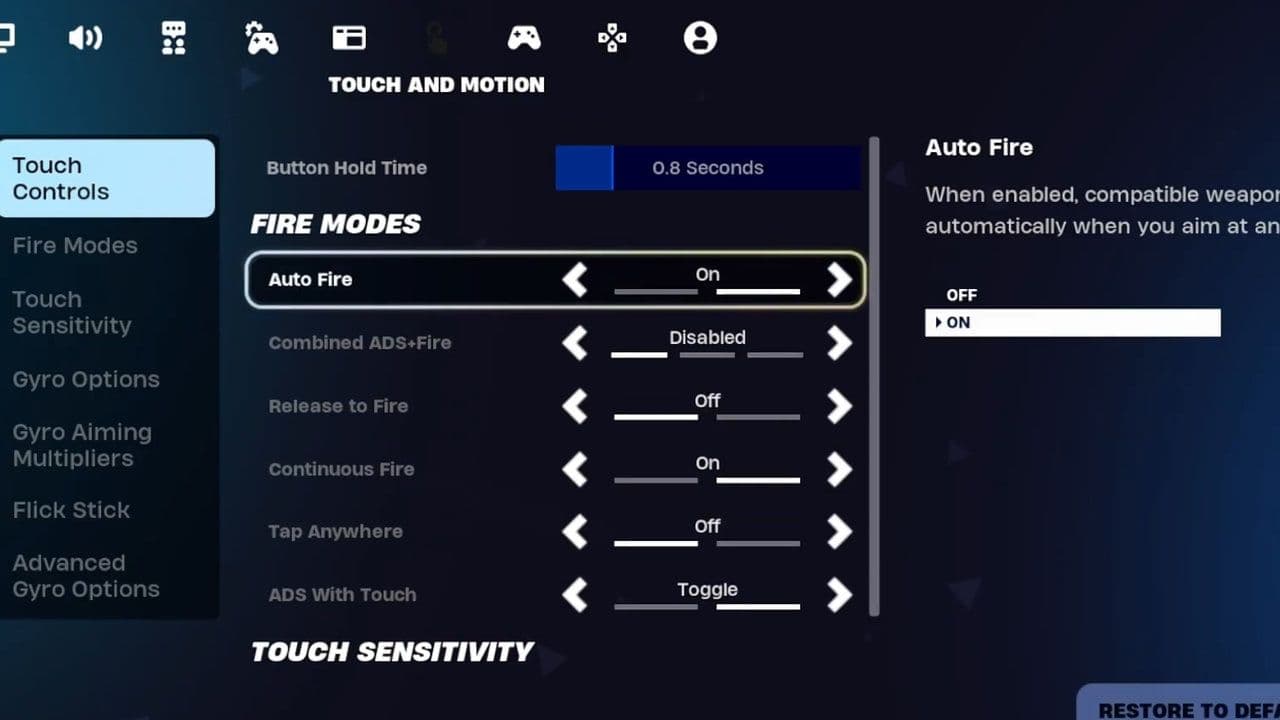Click the right arrow on ADS With Touch

[x=839, y=594]
